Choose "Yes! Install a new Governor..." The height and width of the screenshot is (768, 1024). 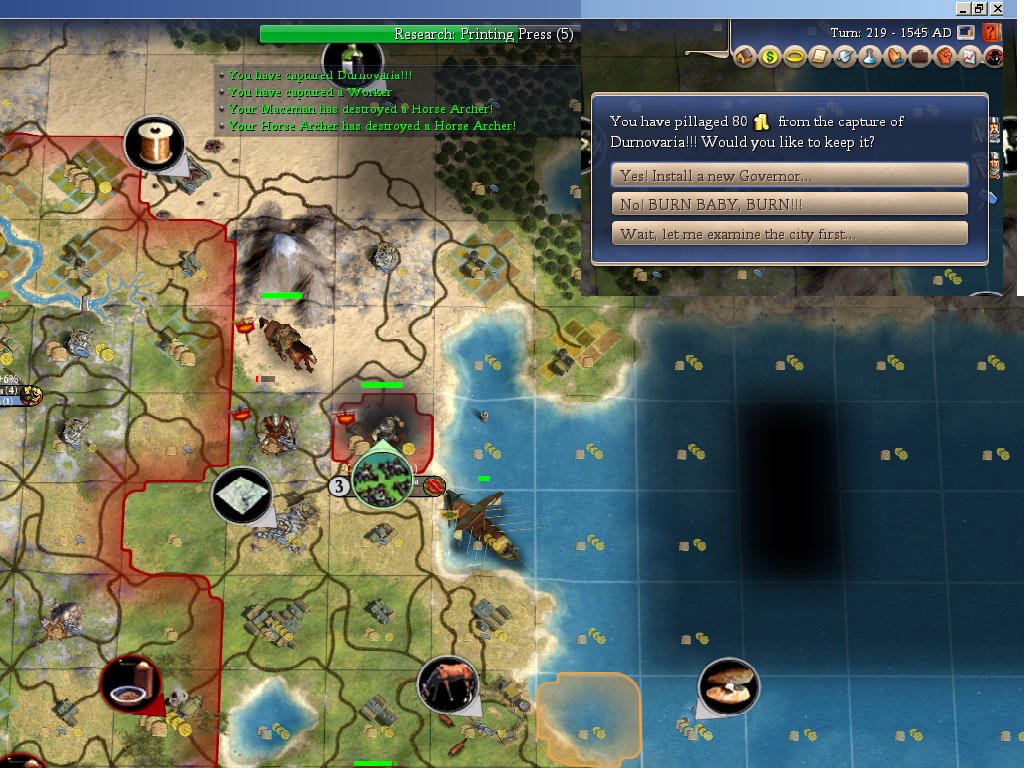pos(789,176)
